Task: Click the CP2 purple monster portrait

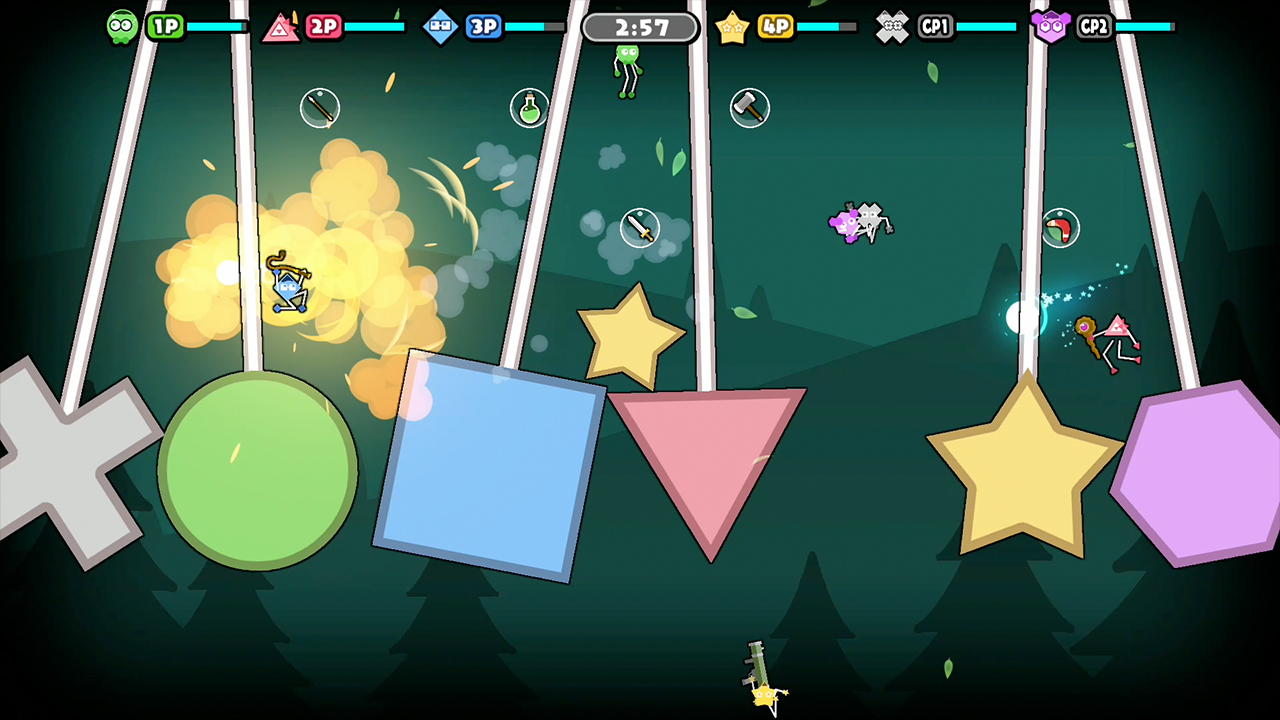Action: pyautogui.click(x=1051, y=26)
